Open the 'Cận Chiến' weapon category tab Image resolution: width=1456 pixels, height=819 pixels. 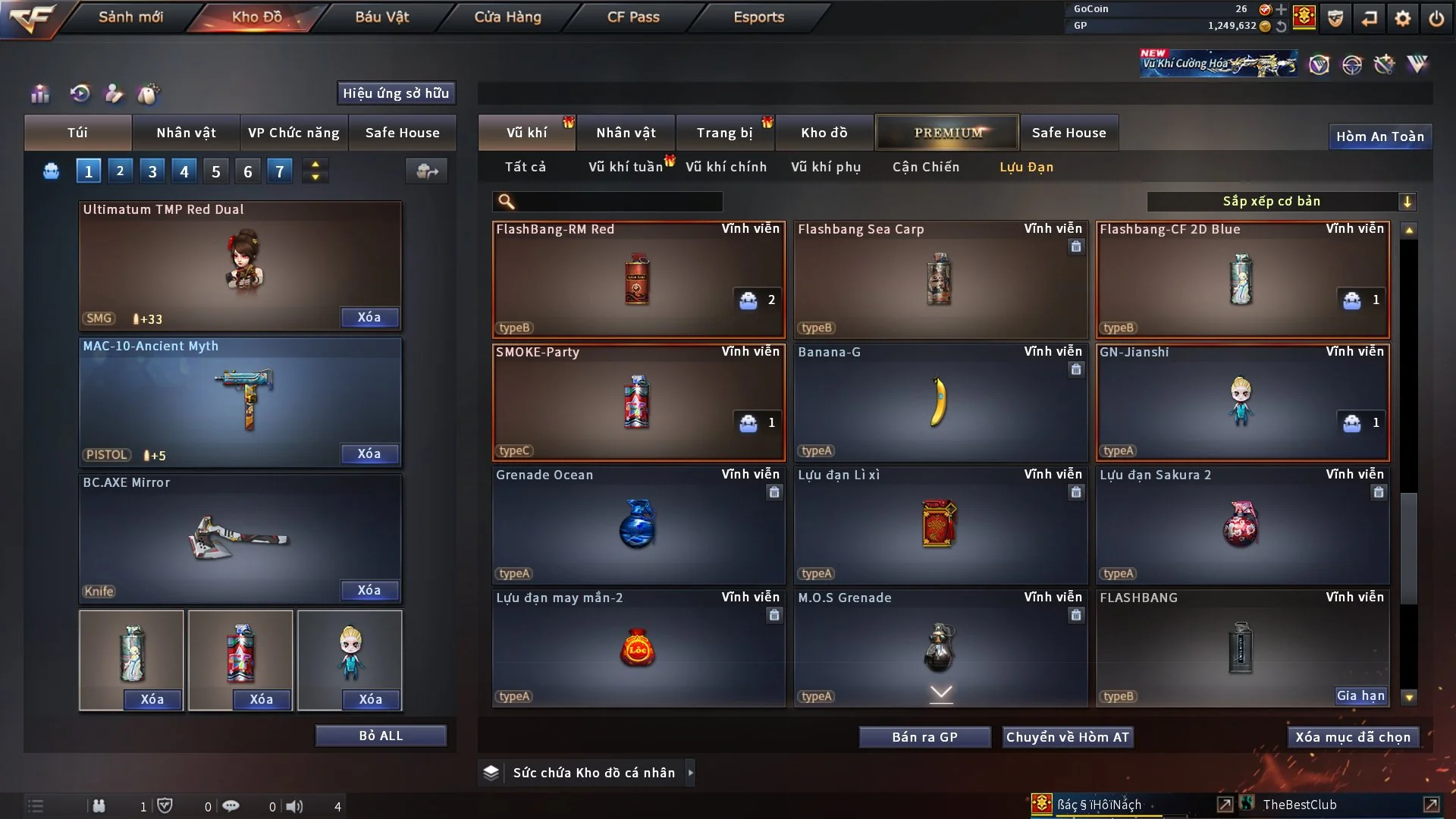click(925, 167)
